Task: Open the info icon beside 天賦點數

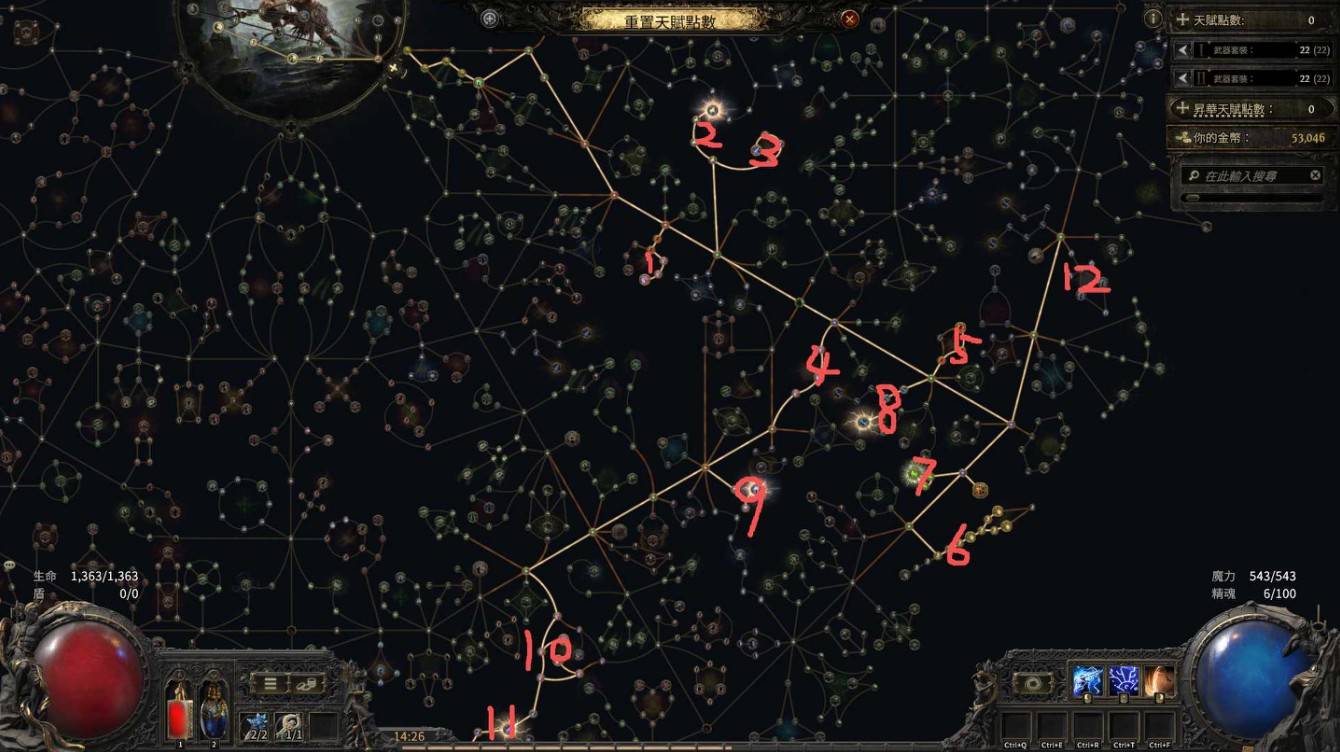Action: pyautogui.click(x=1153, y=19)
